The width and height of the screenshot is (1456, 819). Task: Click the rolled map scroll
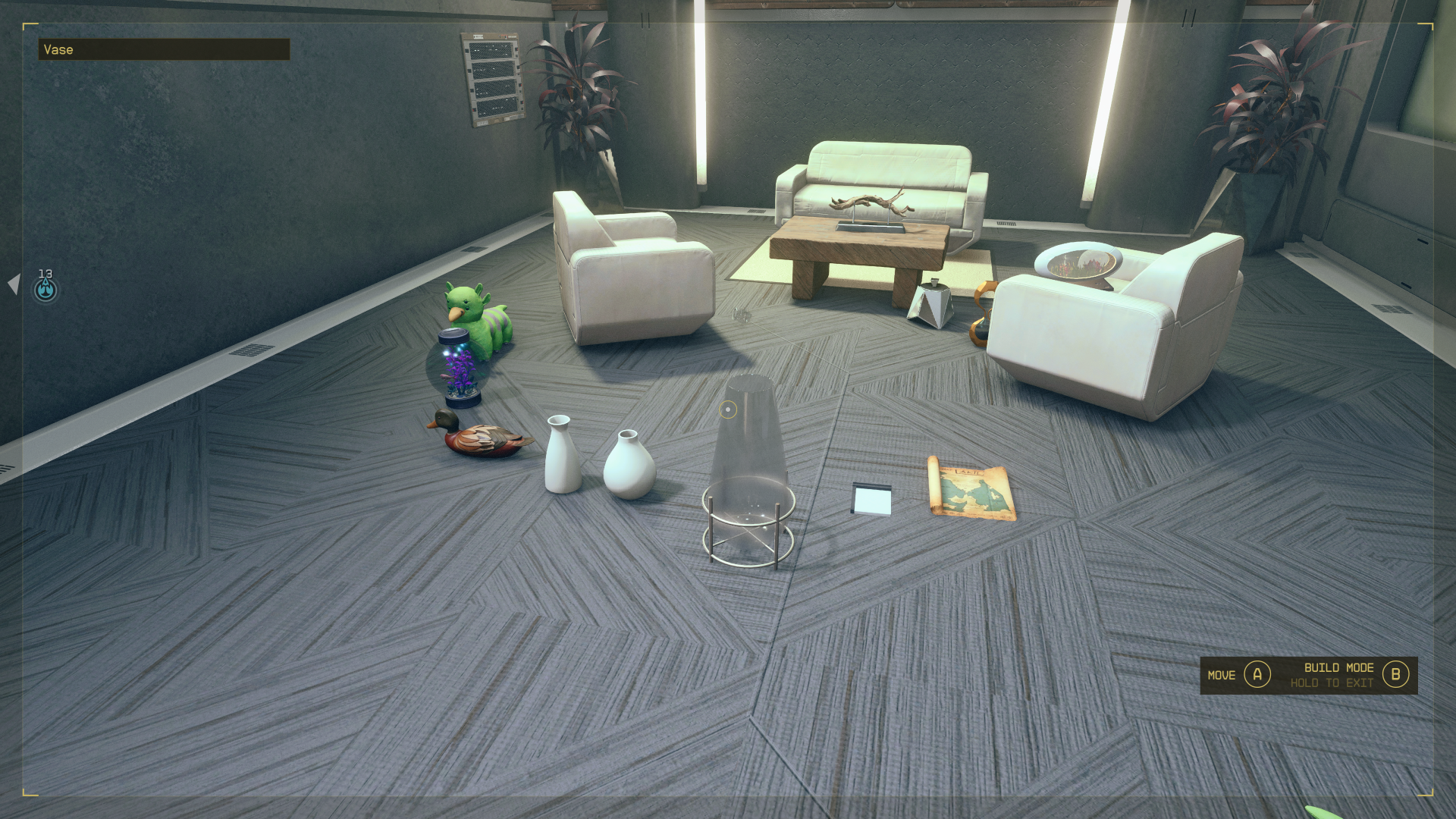pyautogui.click(x=971, y=489)
